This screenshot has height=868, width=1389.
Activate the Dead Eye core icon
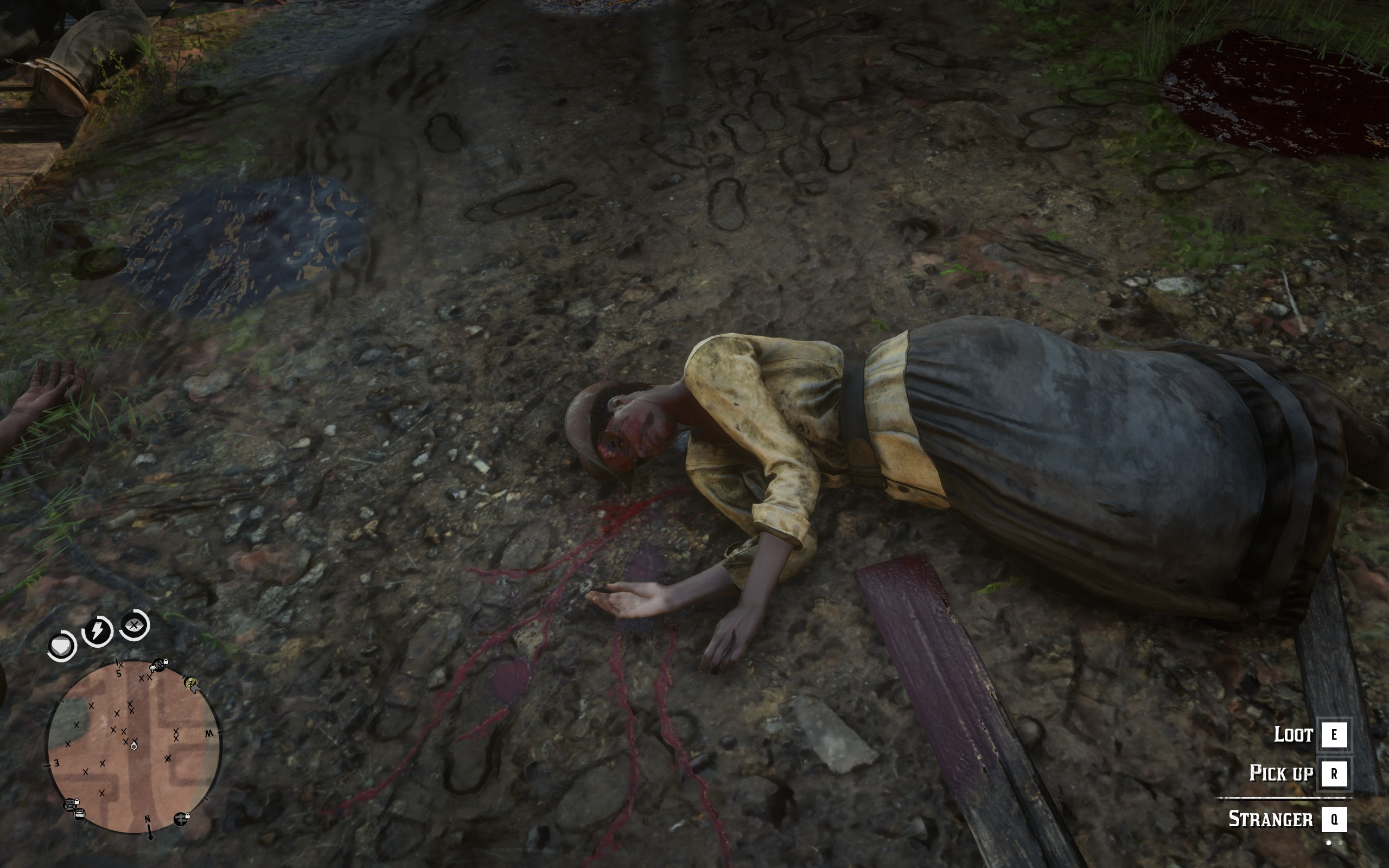[135, 625]
